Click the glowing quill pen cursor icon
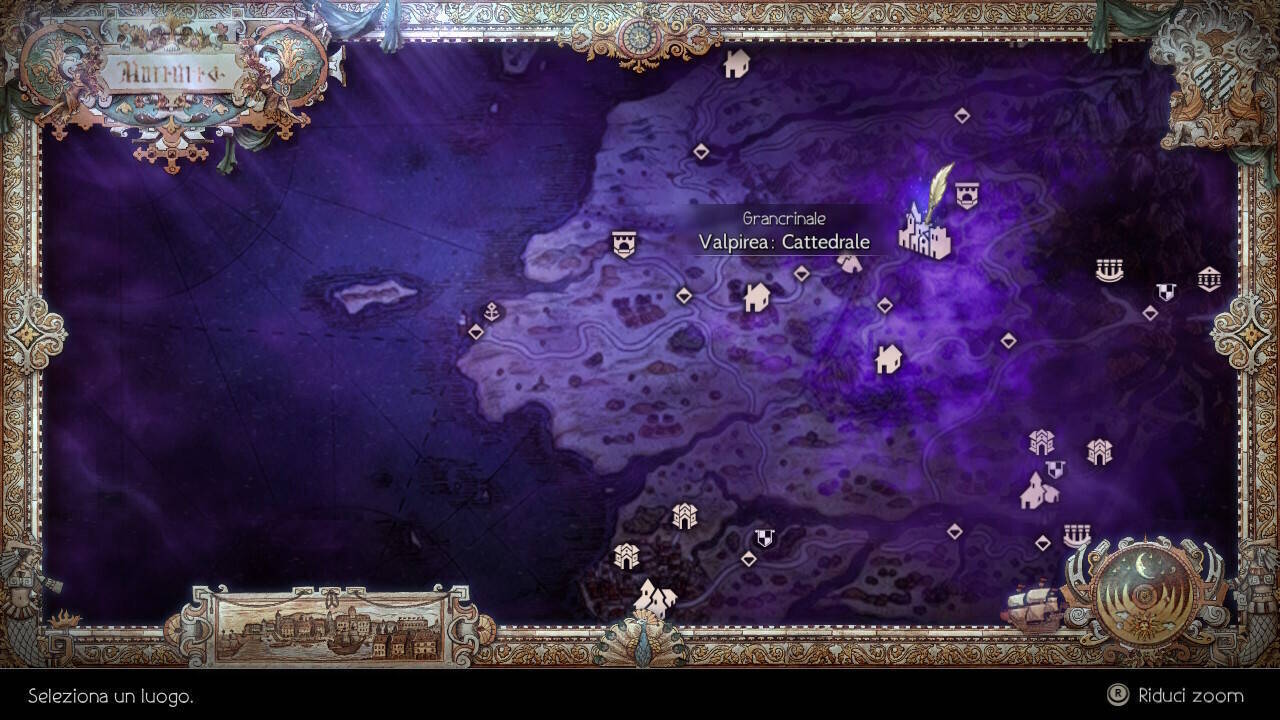The height and width of the screenshot is (720, 1280). [938, 195]
